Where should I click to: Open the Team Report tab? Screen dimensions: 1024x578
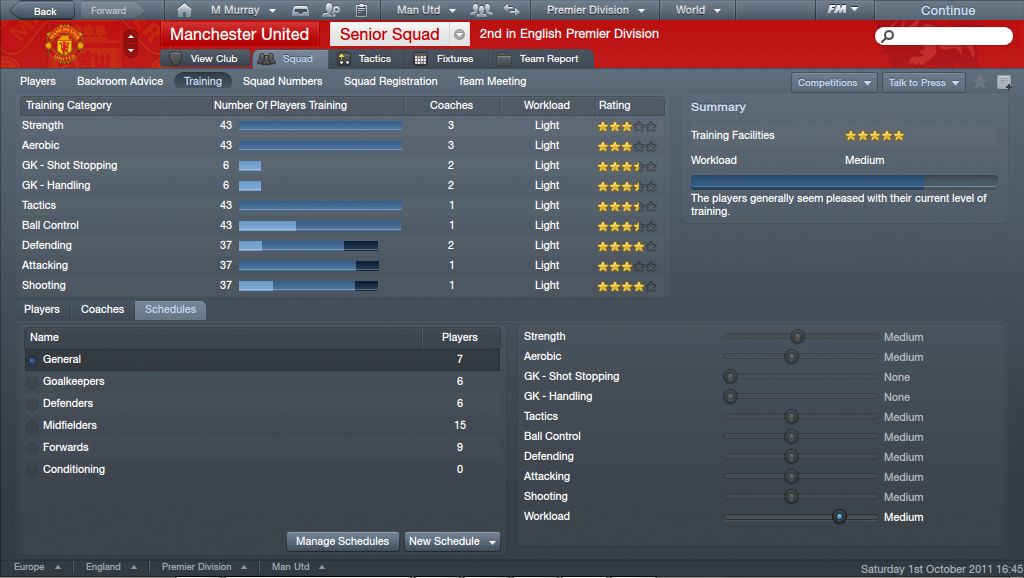pos(538,59)
